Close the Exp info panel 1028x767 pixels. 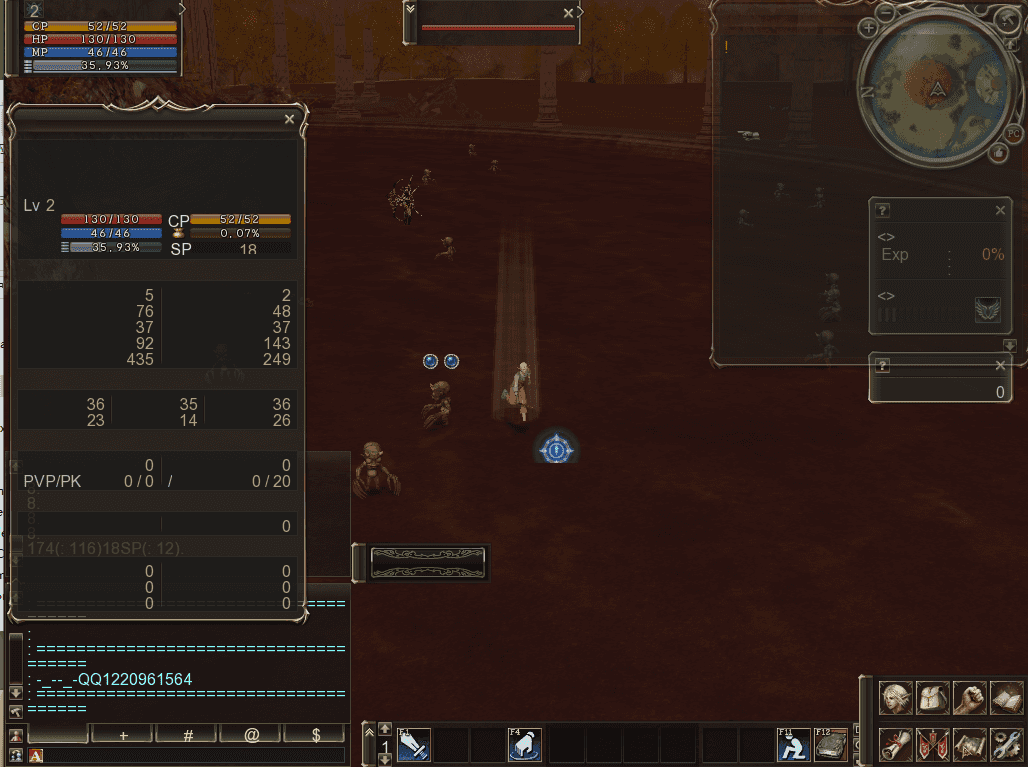point(1000,211)
